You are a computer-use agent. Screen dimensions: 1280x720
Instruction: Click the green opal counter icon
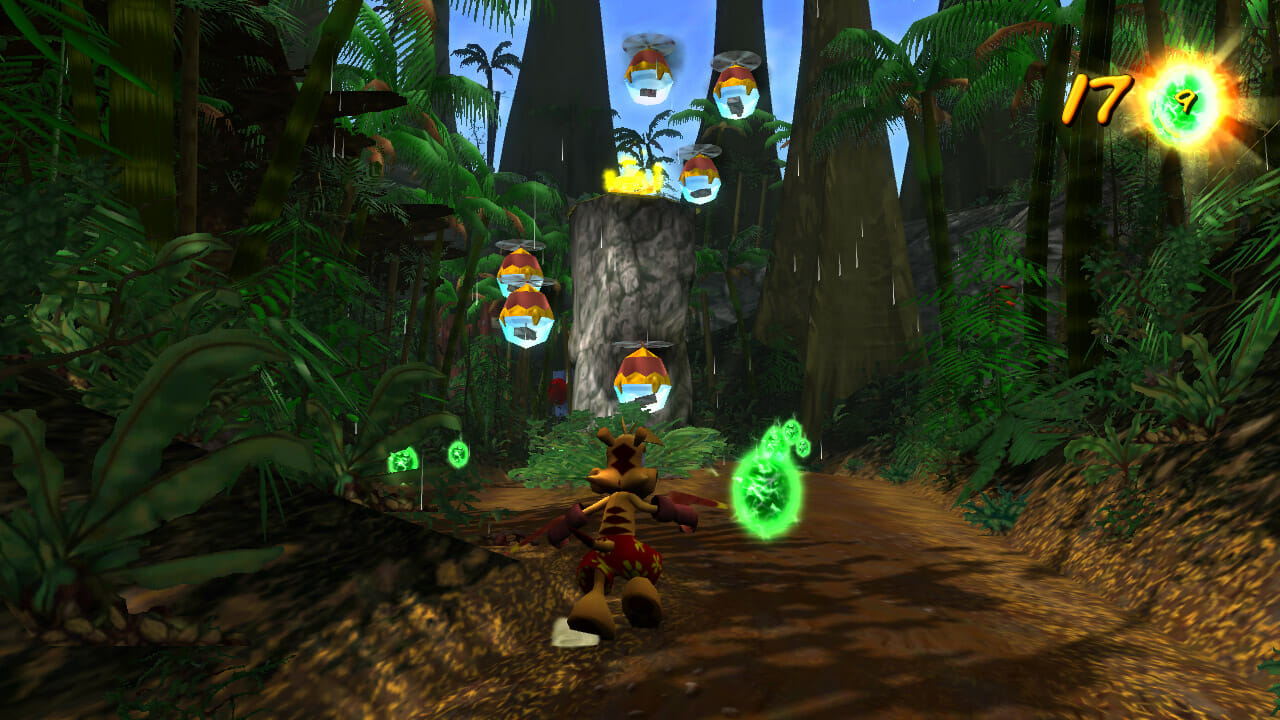point(1187,102)
